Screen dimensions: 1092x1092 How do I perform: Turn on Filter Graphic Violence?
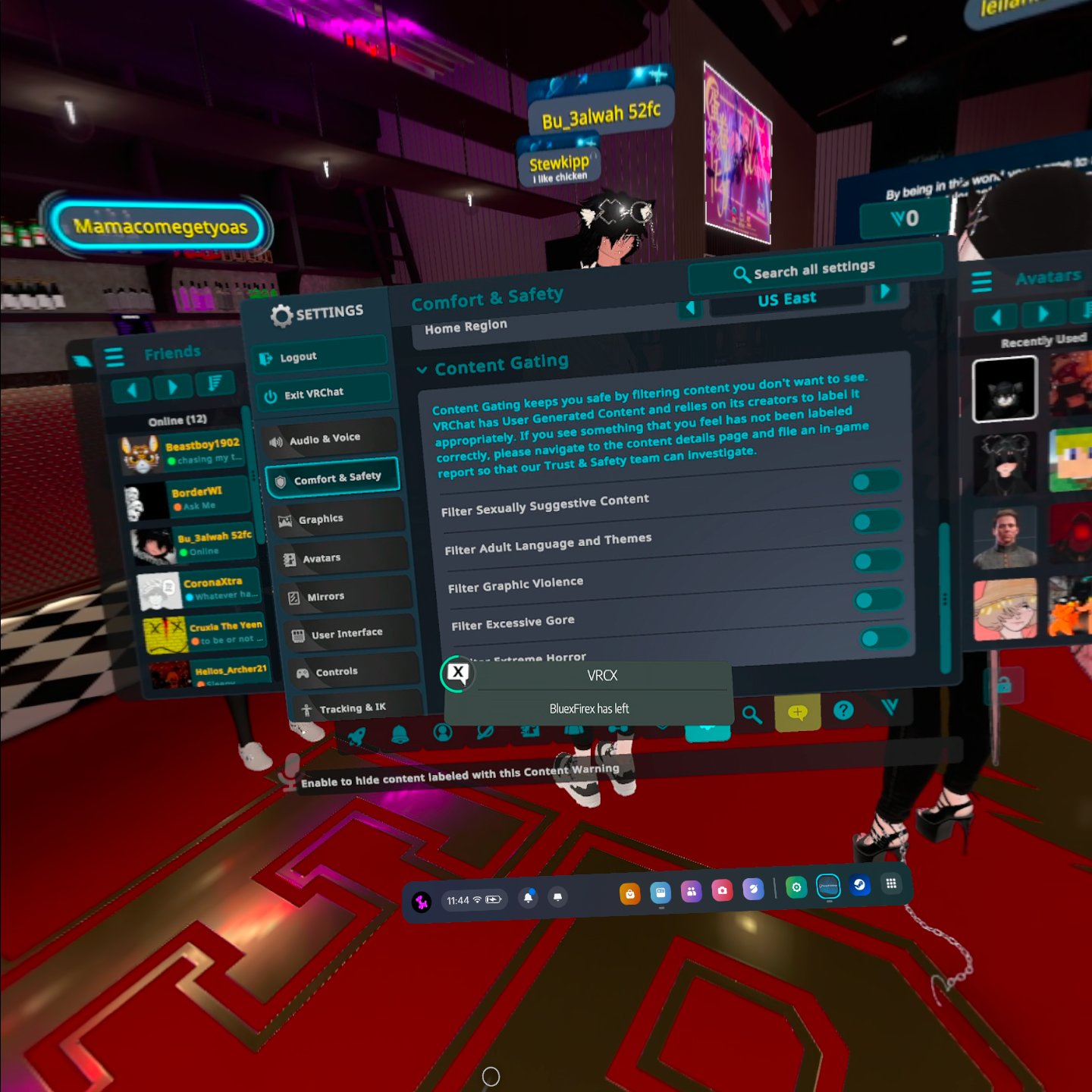[x=877, y=560]
